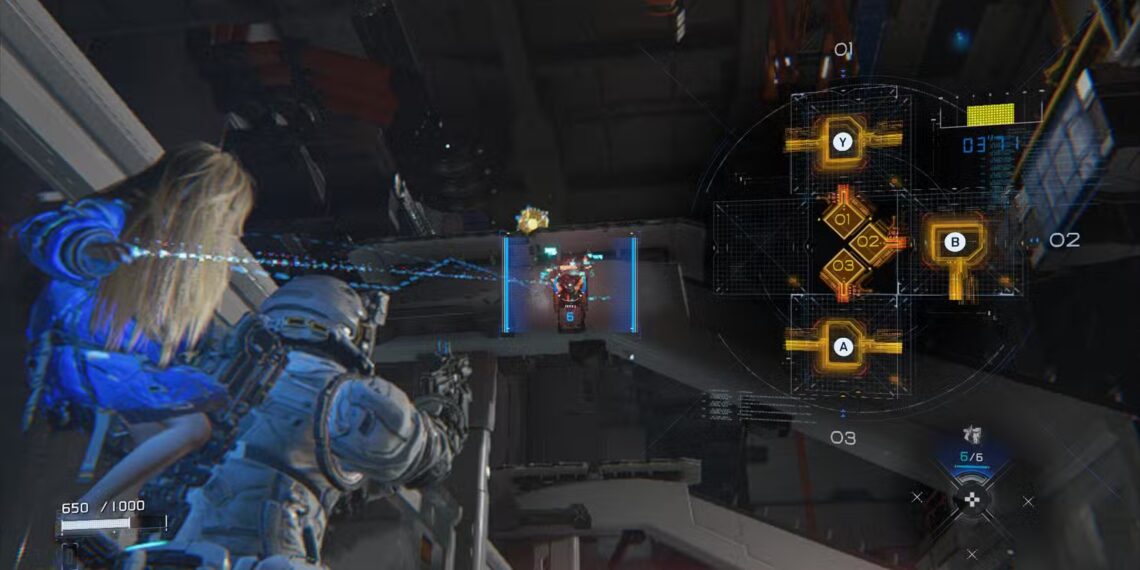Select the weapon selector wheel icon
1140x570 pixels.
970,500
